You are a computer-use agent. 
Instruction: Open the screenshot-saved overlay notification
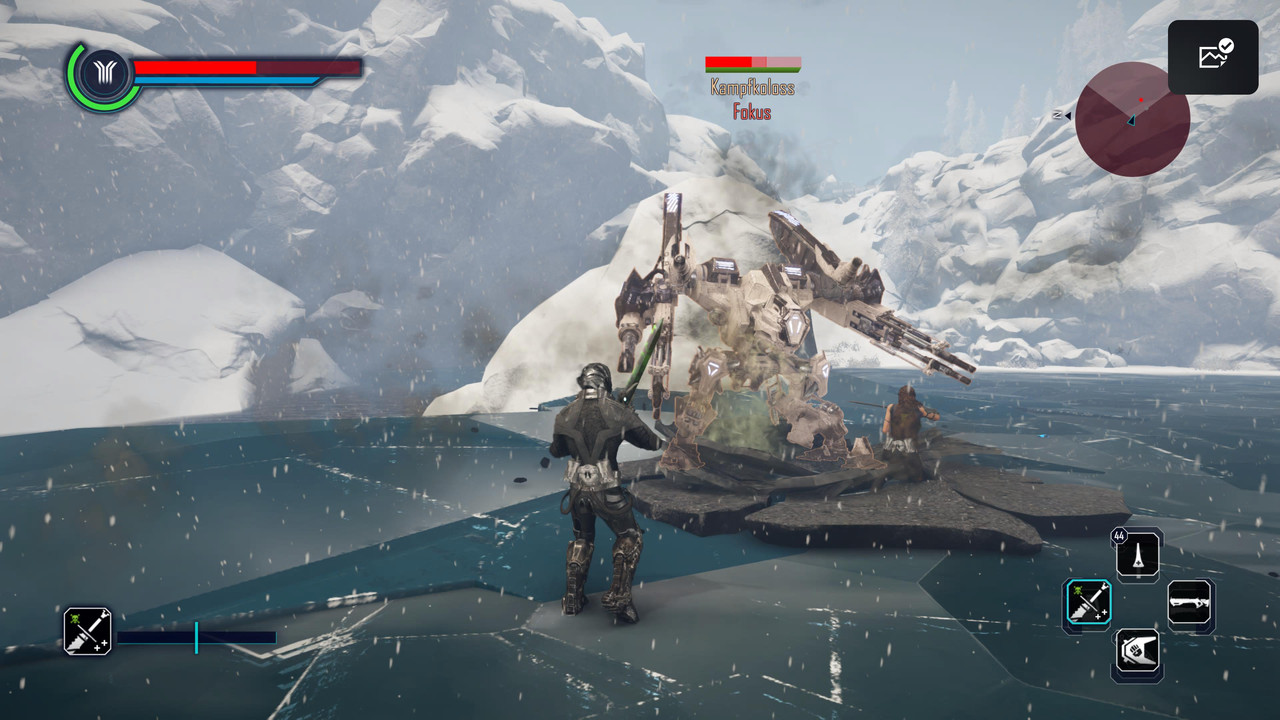click(x=1213, y=57)
